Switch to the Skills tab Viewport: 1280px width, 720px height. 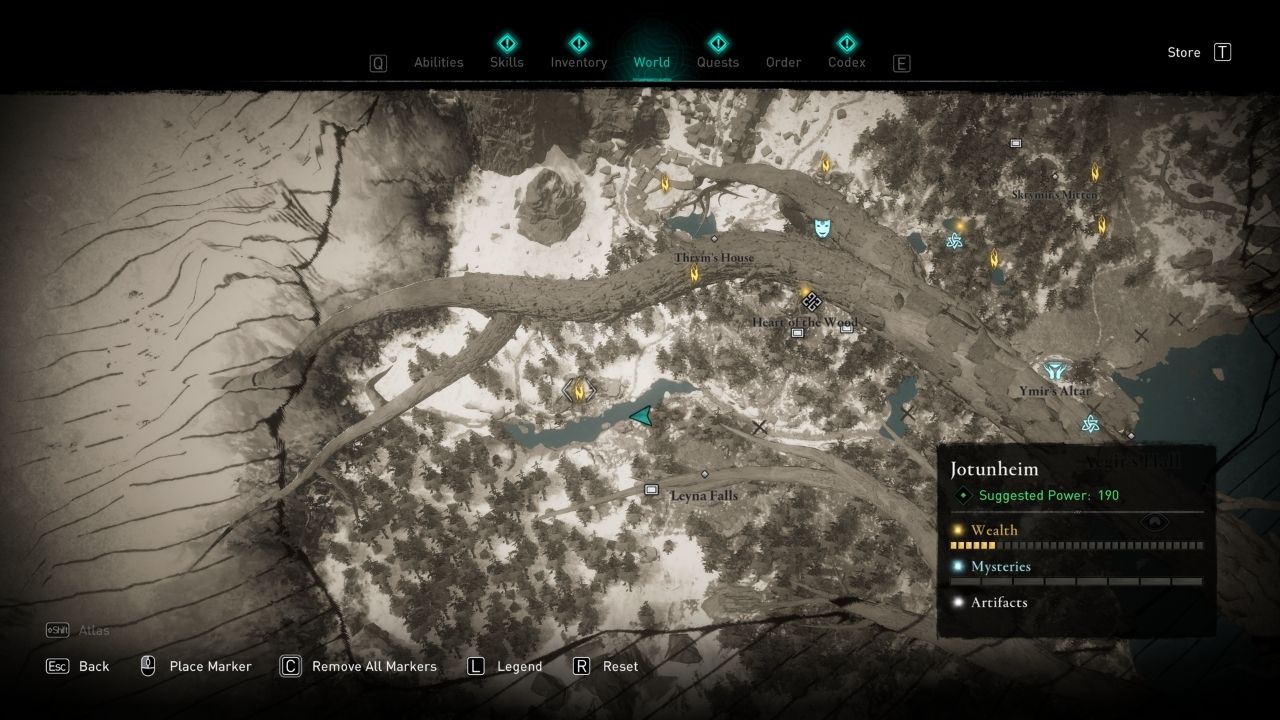(507, 62)
